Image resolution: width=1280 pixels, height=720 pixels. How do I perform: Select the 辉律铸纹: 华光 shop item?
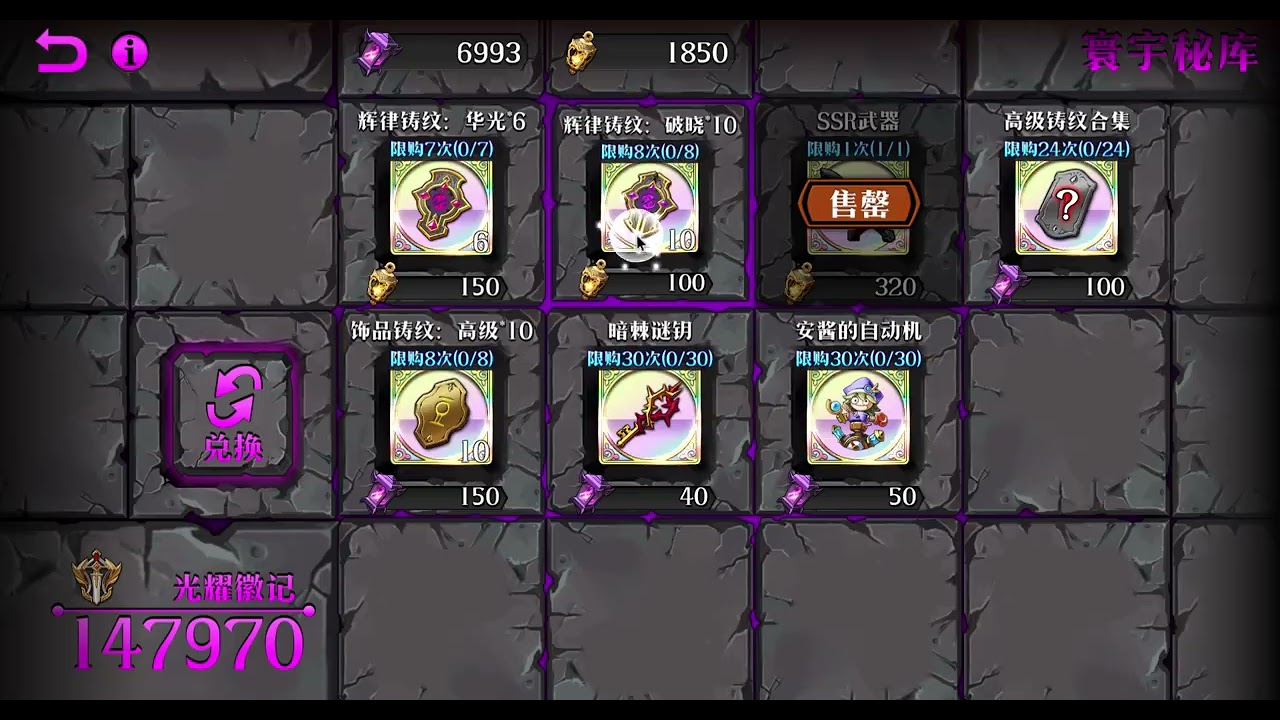tap(441, 207)
